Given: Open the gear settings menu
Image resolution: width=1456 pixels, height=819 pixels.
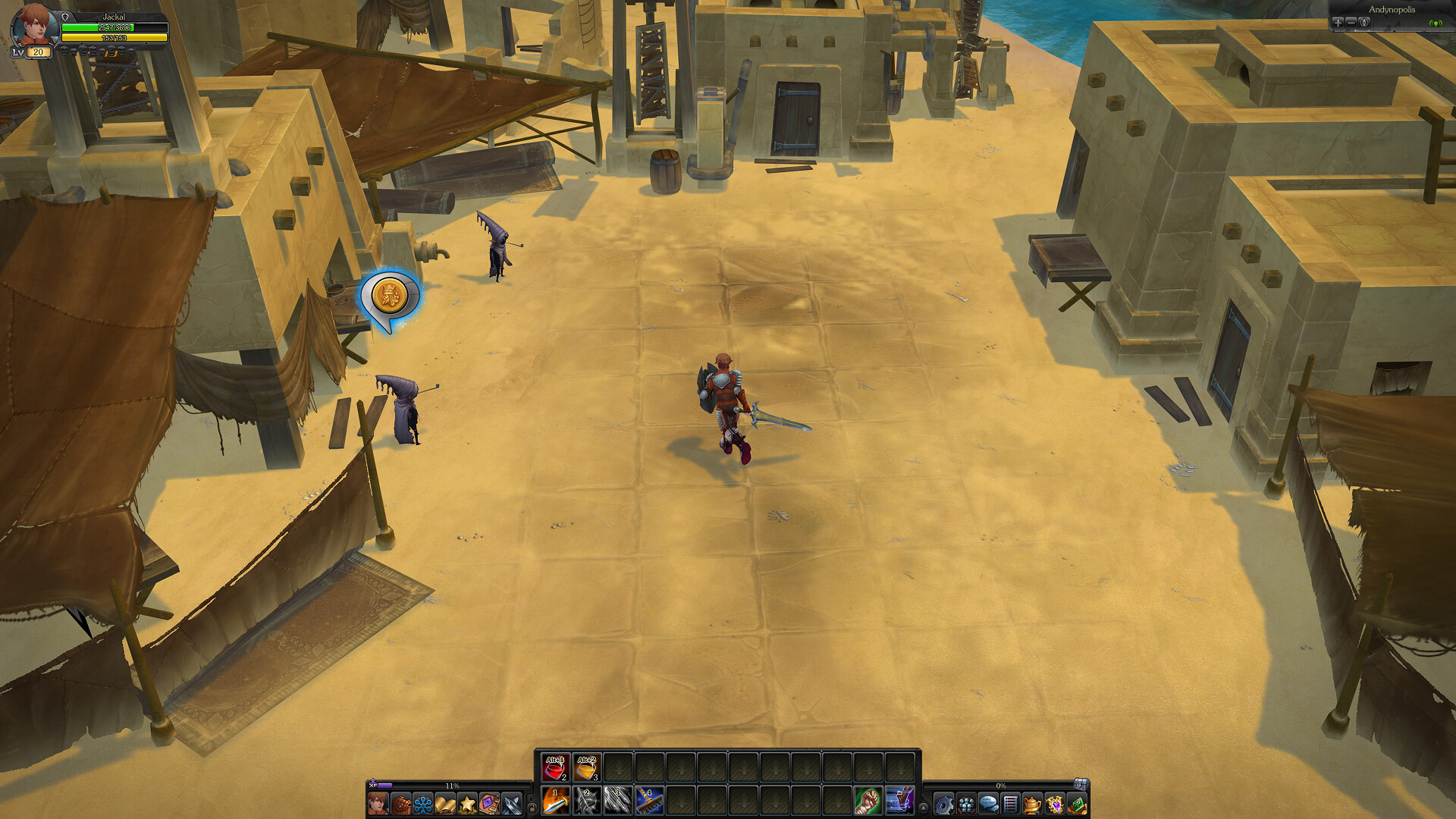Looking at the screenshot, I should (943, 803).
